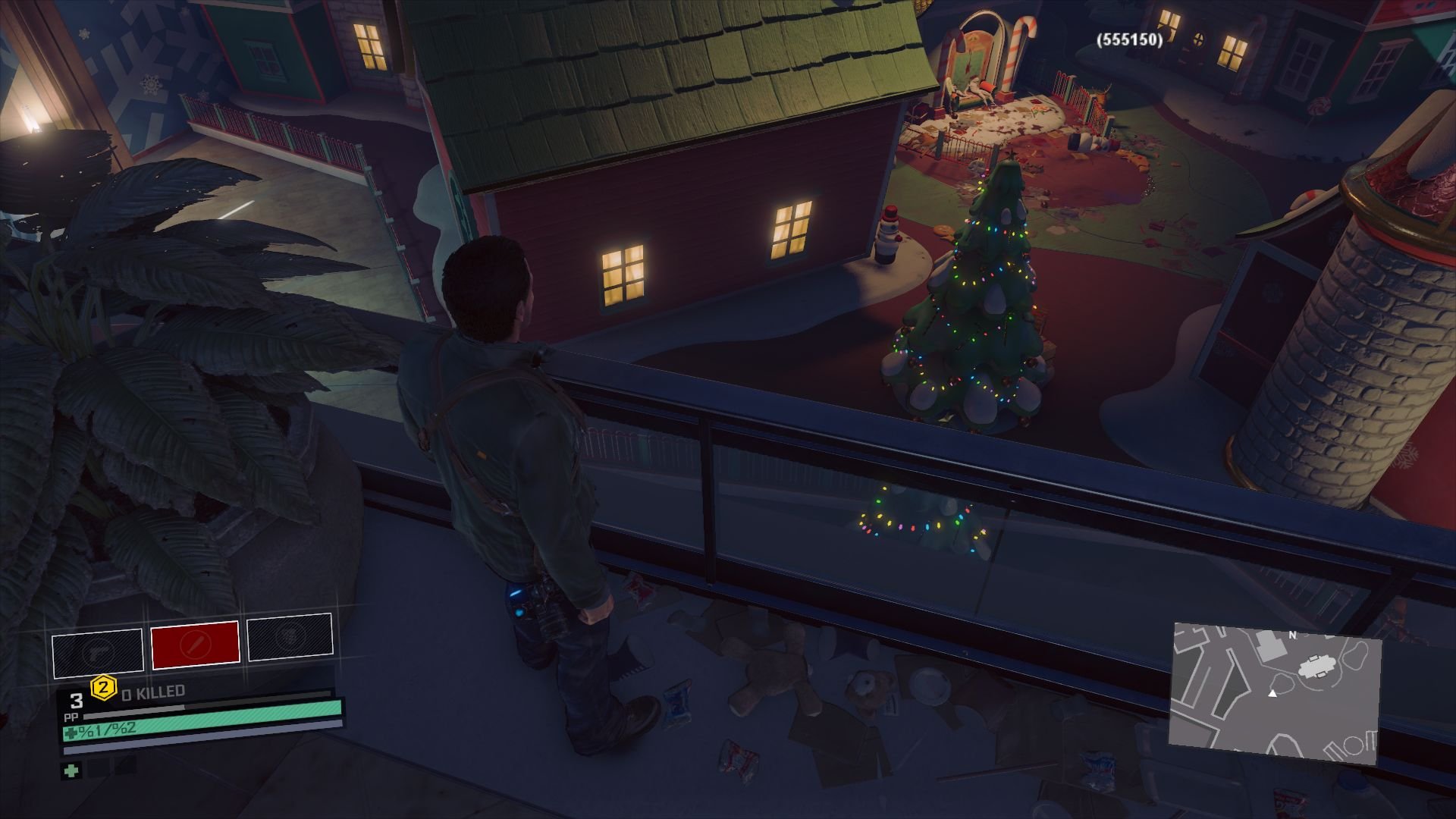This screenshot has width=1456, height=819.
Task: Toggle the PP label on the HUD
Action: tap(71, 717)
